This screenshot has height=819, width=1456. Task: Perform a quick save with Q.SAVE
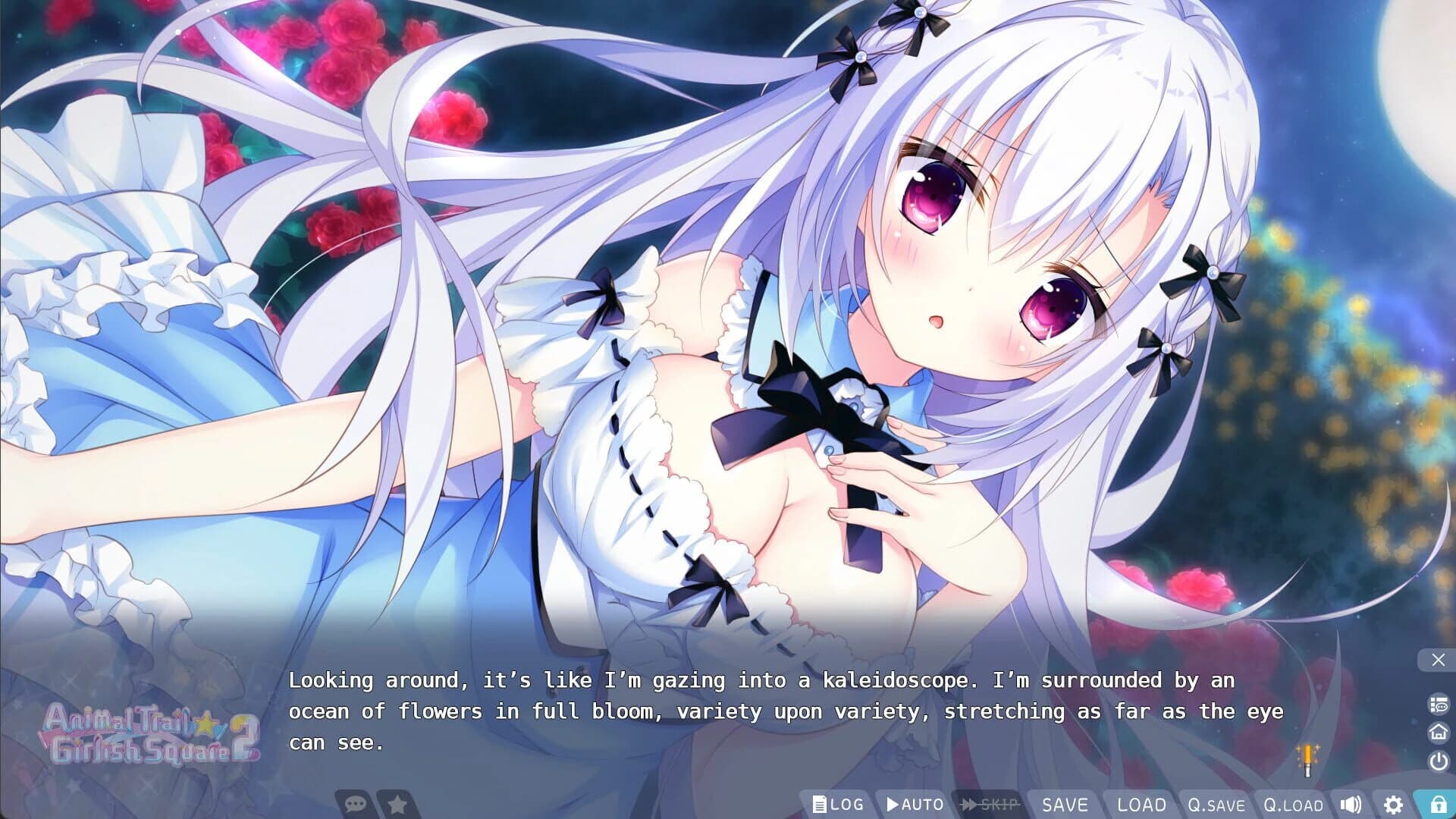[x=1219, y=805]
